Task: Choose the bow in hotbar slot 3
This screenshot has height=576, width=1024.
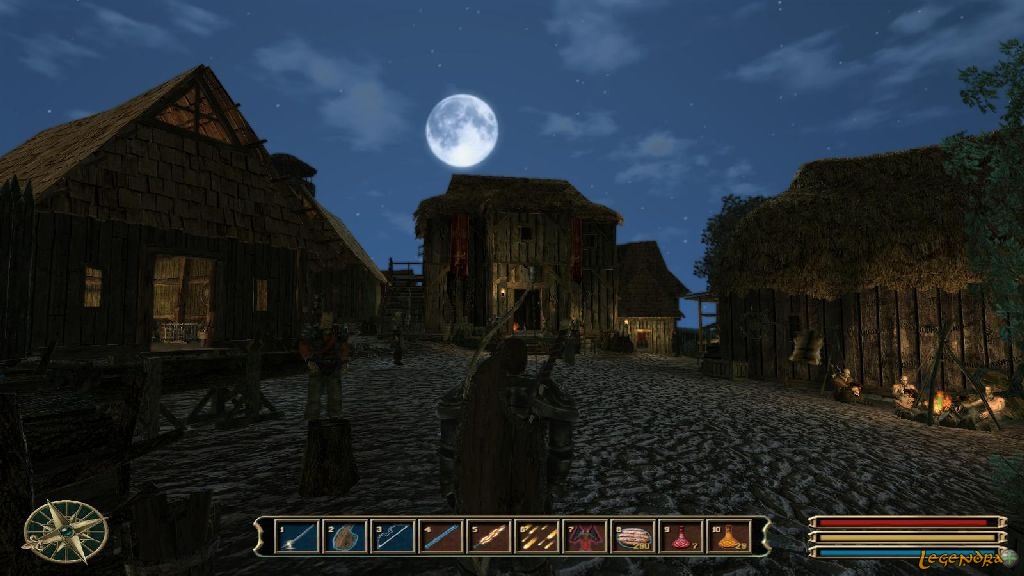Action: (393, 537)
